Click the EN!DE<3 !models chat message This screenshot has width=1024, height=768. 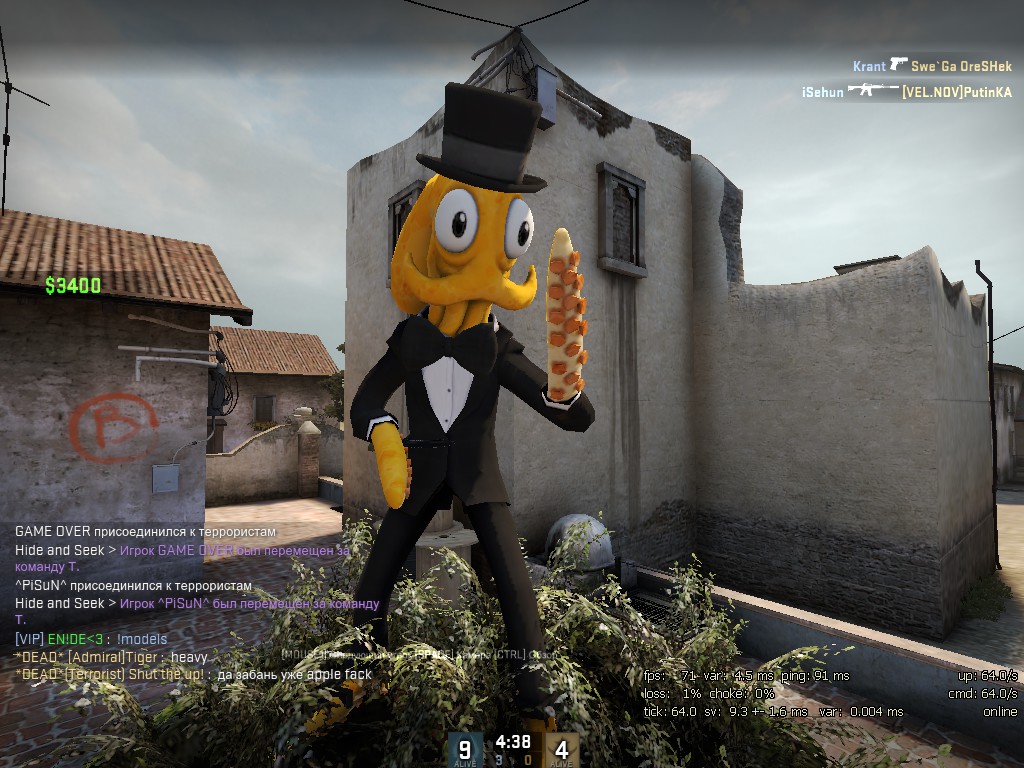point(91,639)
